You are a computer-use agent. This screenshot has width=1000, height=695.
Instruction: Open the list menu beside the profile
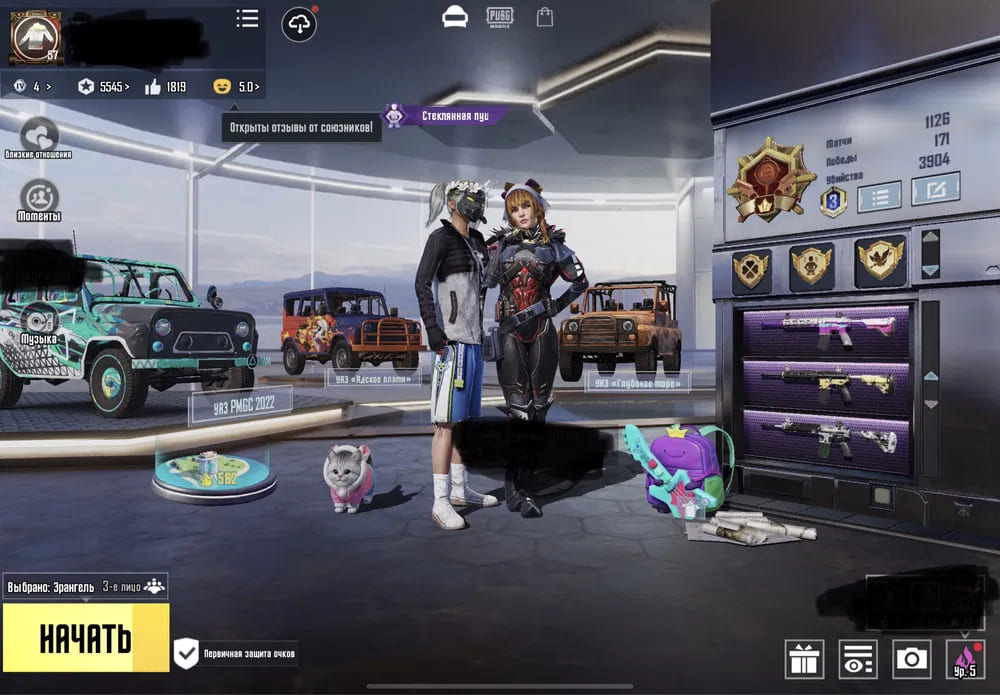coord(247,18)
